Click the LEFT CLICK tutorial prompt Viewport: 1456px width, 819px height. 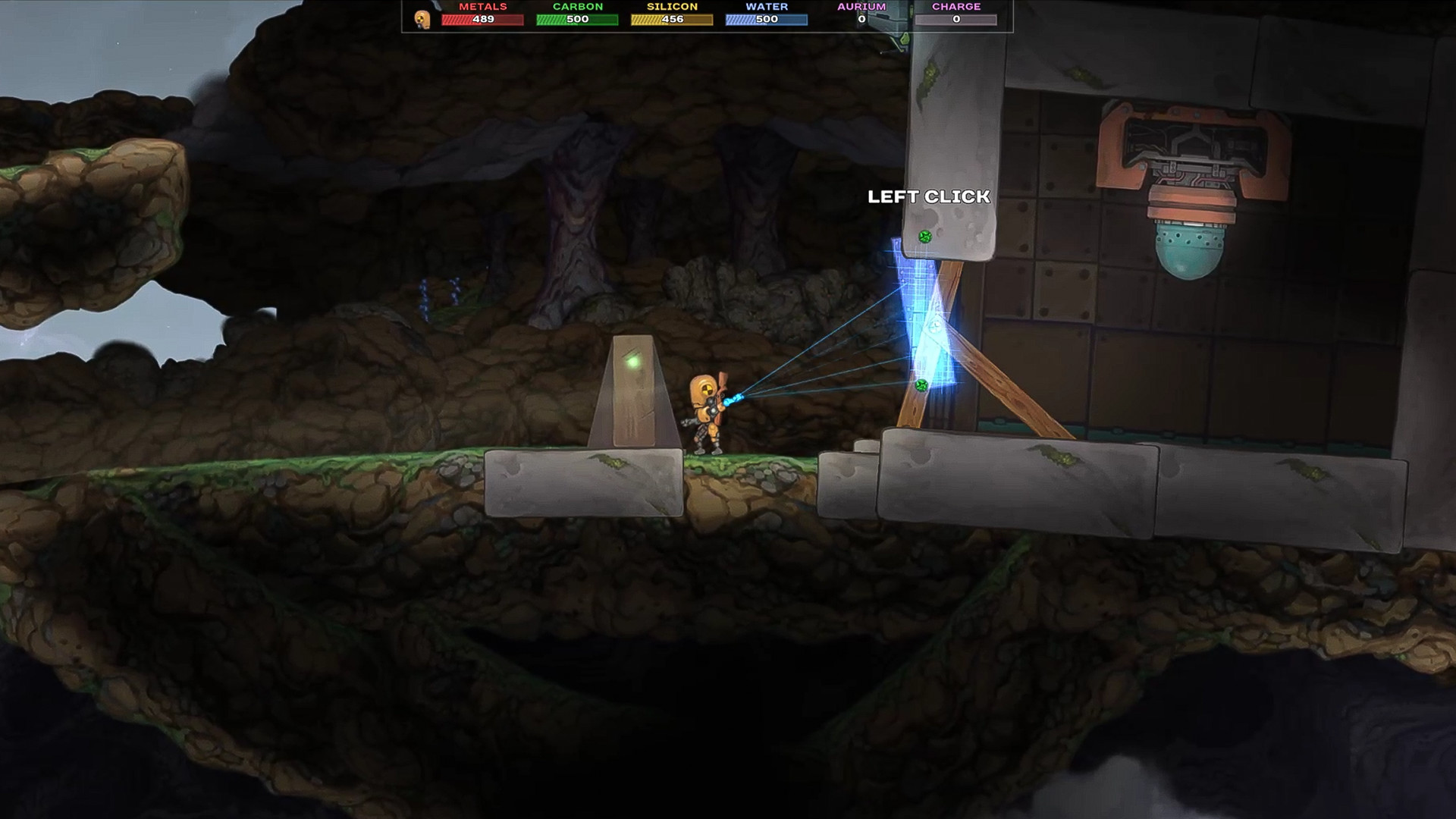[x=928, y=197]
